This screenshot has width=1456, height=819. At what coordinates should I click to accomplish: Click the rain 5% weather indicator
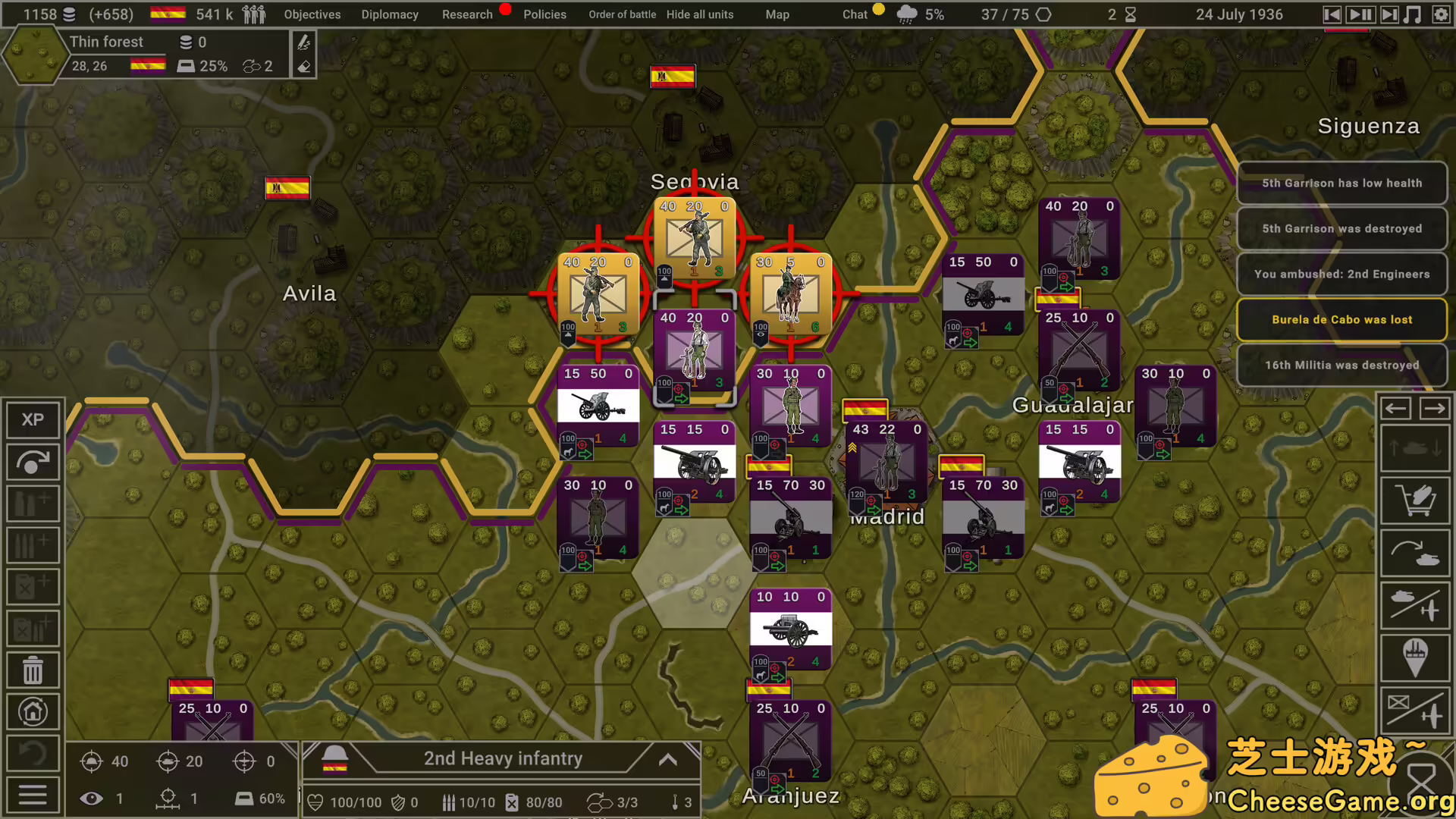[x=920, y=14]
